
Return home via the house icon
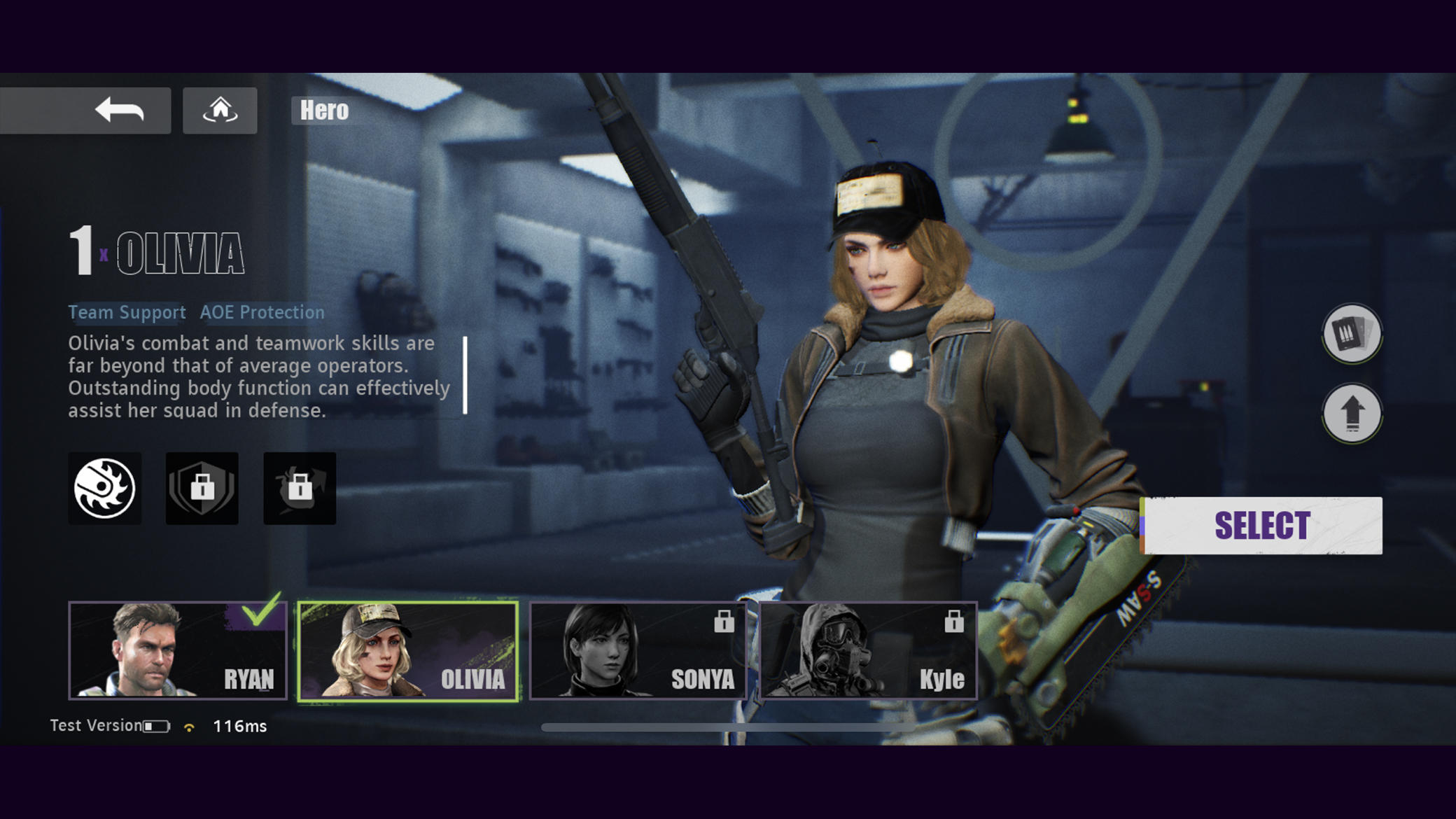point(220,108)
